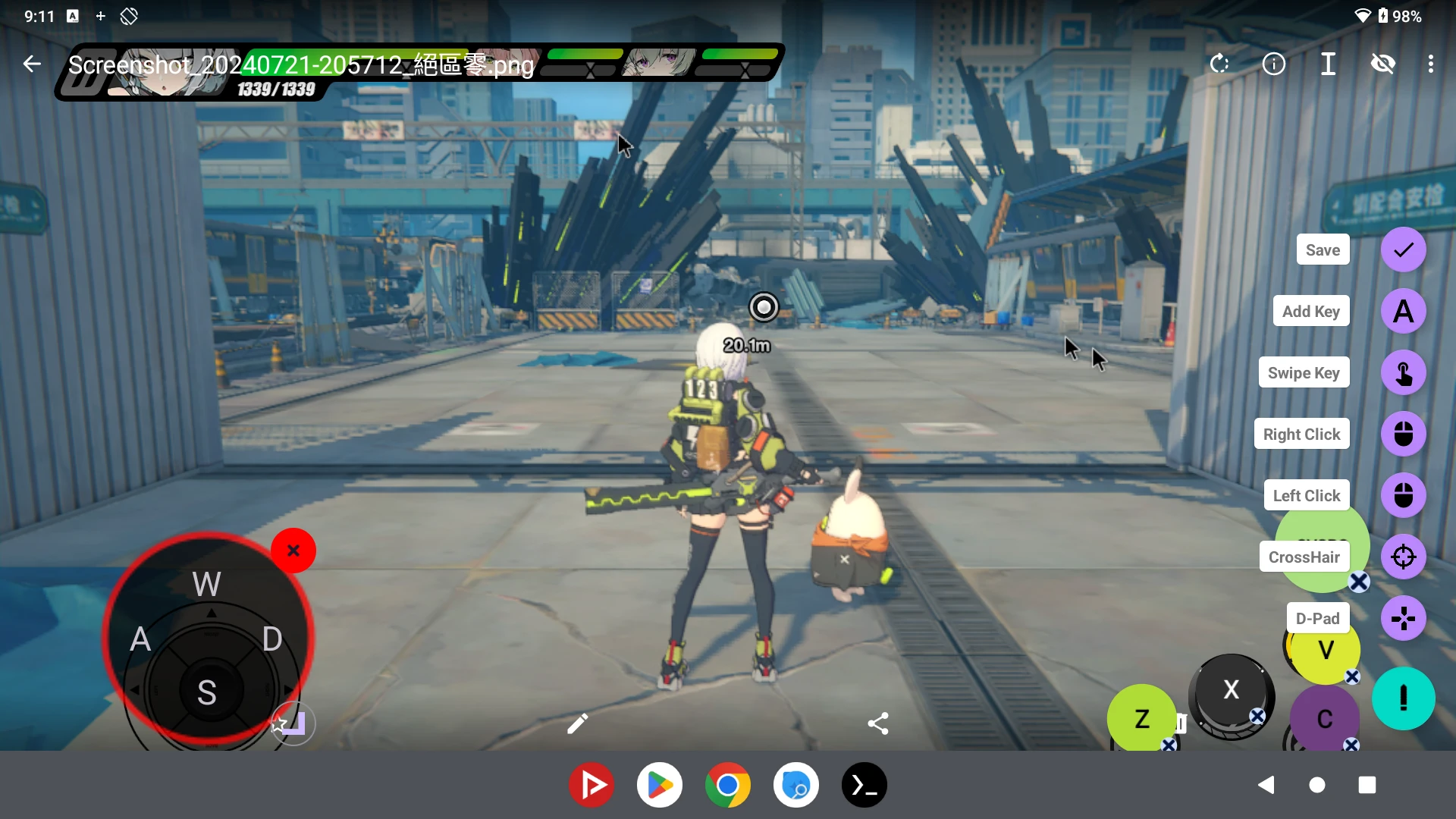Select the green Z key button

click(x=1141, y=718)
